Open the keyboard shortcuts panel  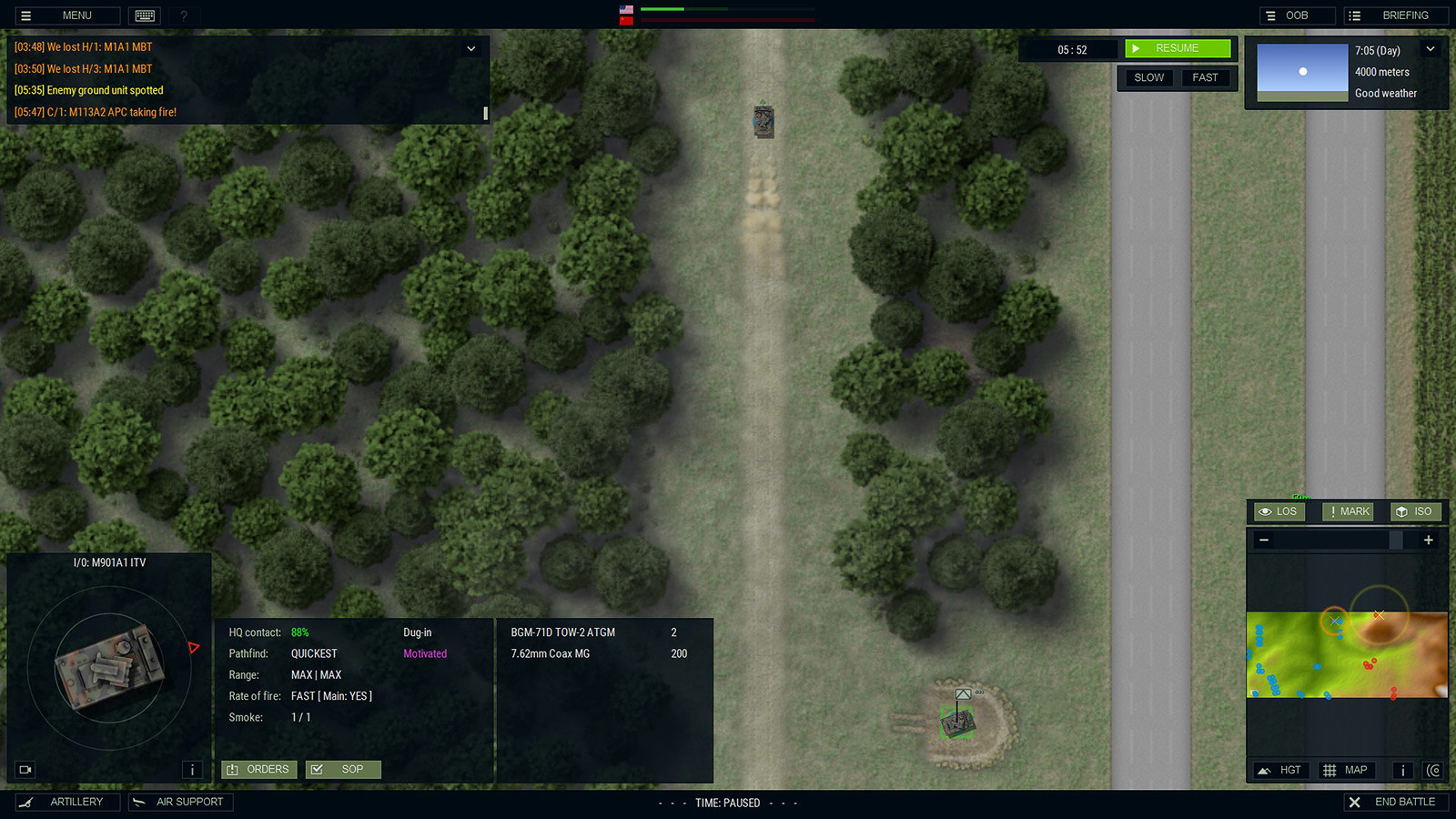tap(145, 15)
